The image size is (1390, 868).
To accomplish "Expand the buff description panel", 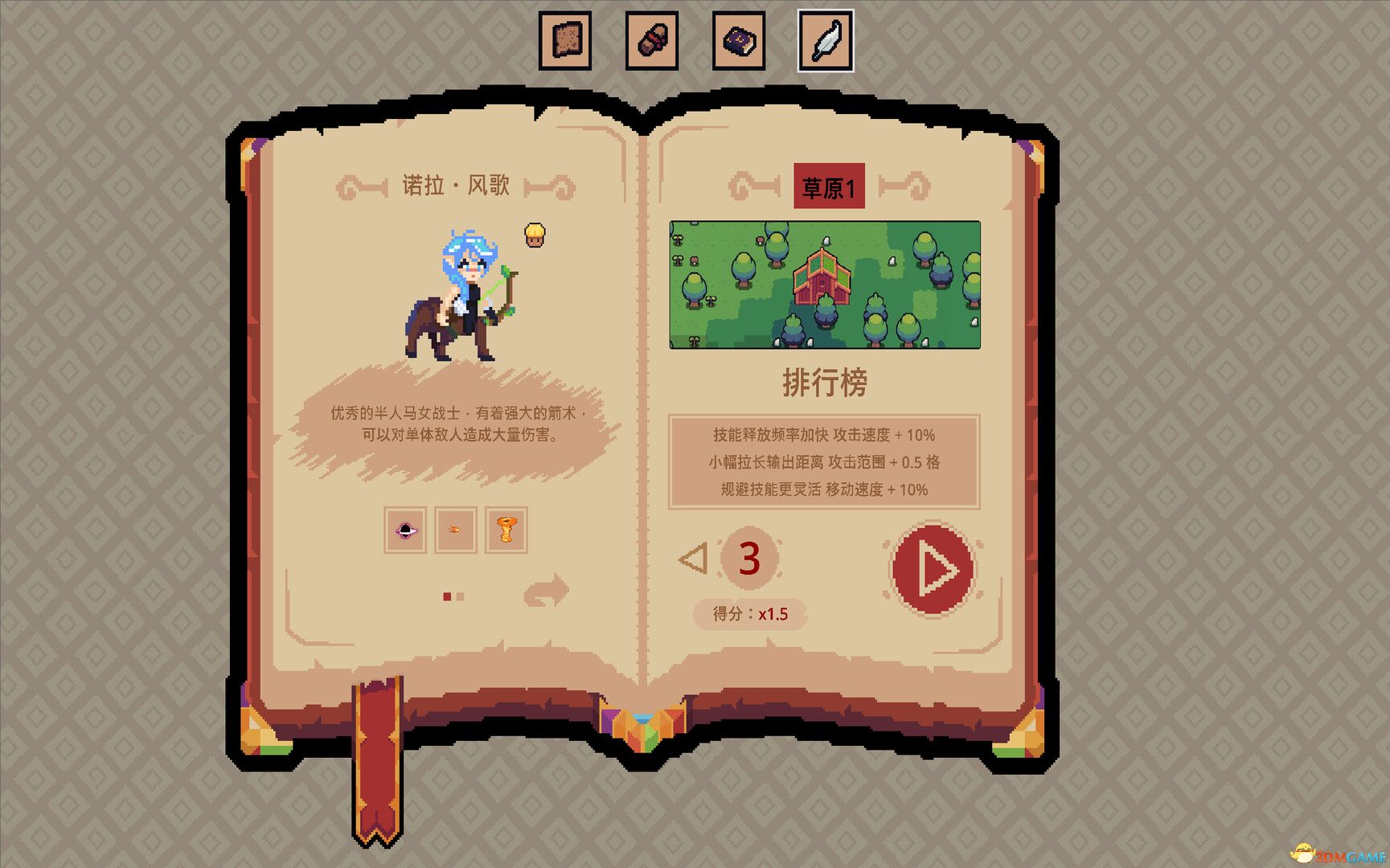I will point(823,462).
